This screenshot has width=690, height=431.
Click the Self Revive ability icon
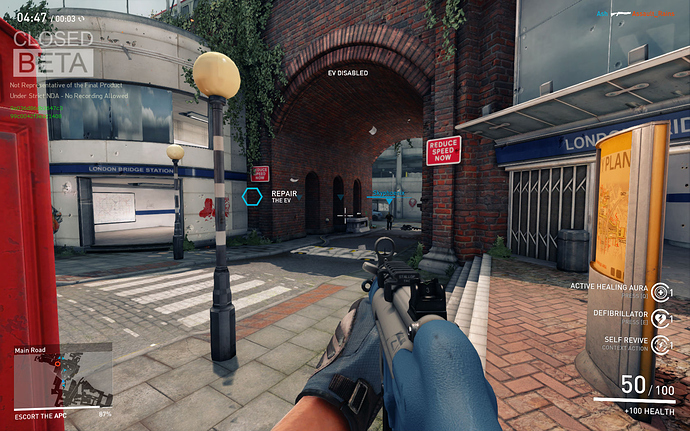(x=662, y=344)
